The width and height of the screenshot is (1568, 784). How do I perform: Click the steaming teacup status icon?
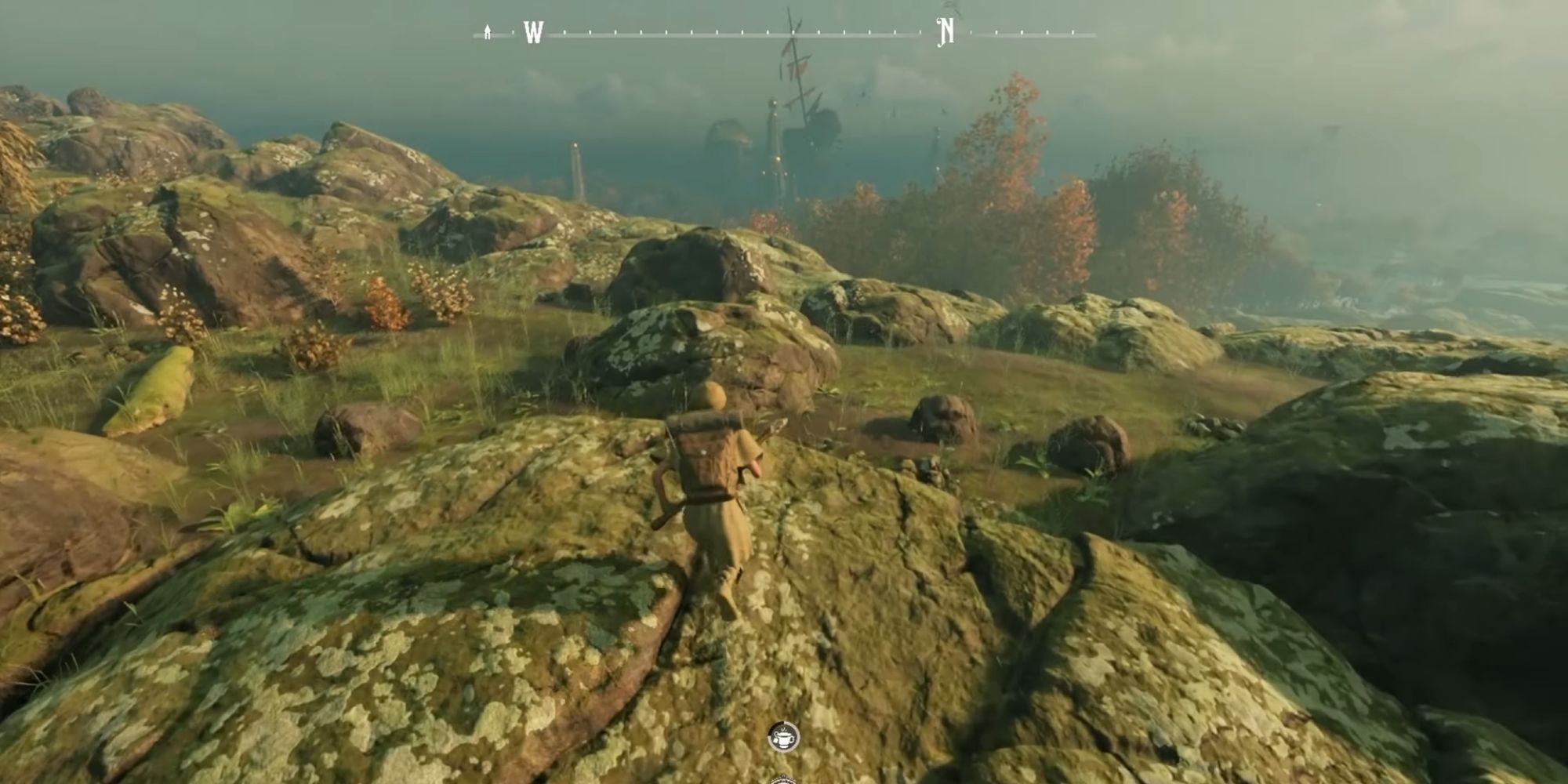coord(783,737)
